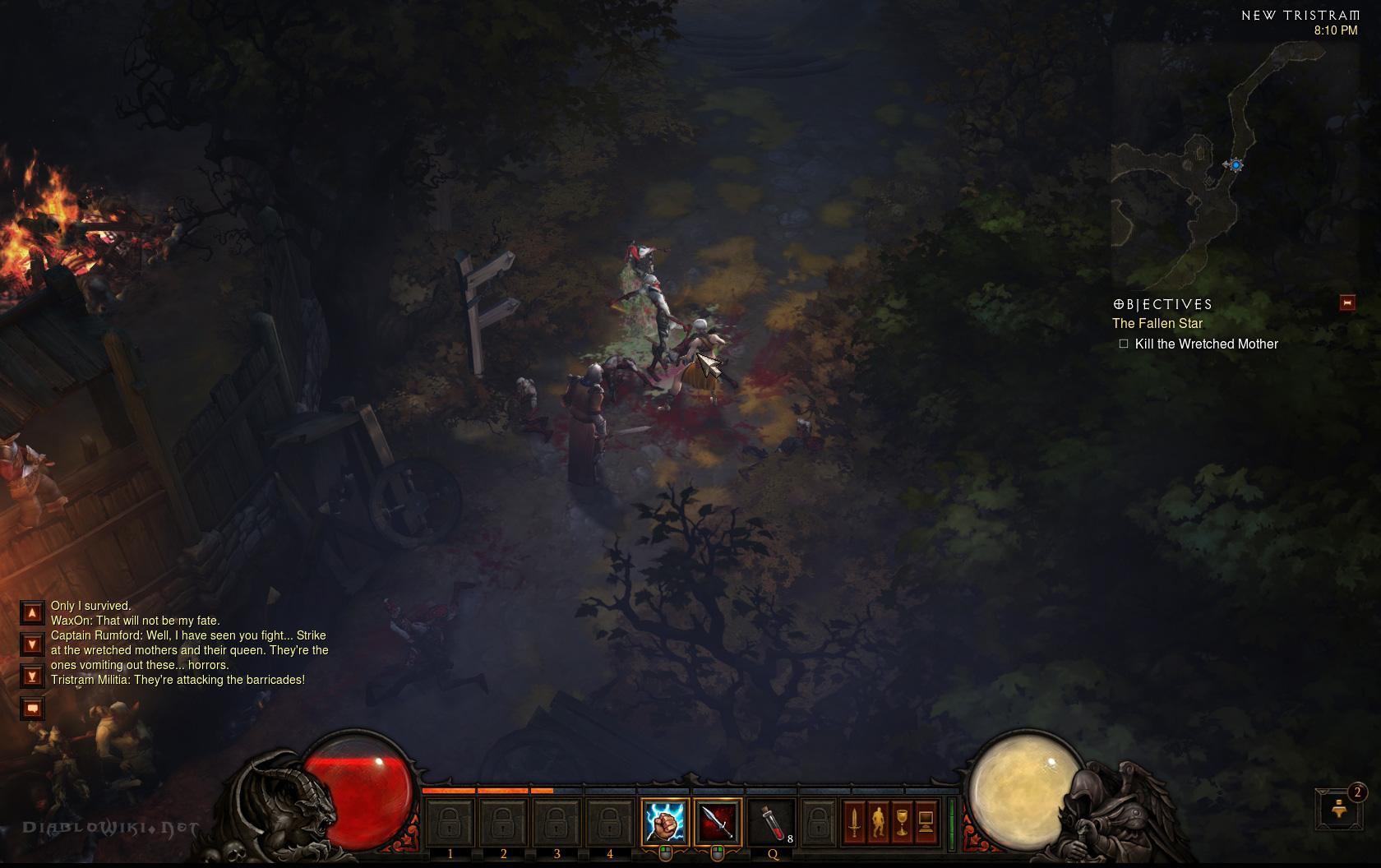This screenshot has height=868, width=1381.
Task: Click the chat scroll-down arrow button
Action: [32, 644]
